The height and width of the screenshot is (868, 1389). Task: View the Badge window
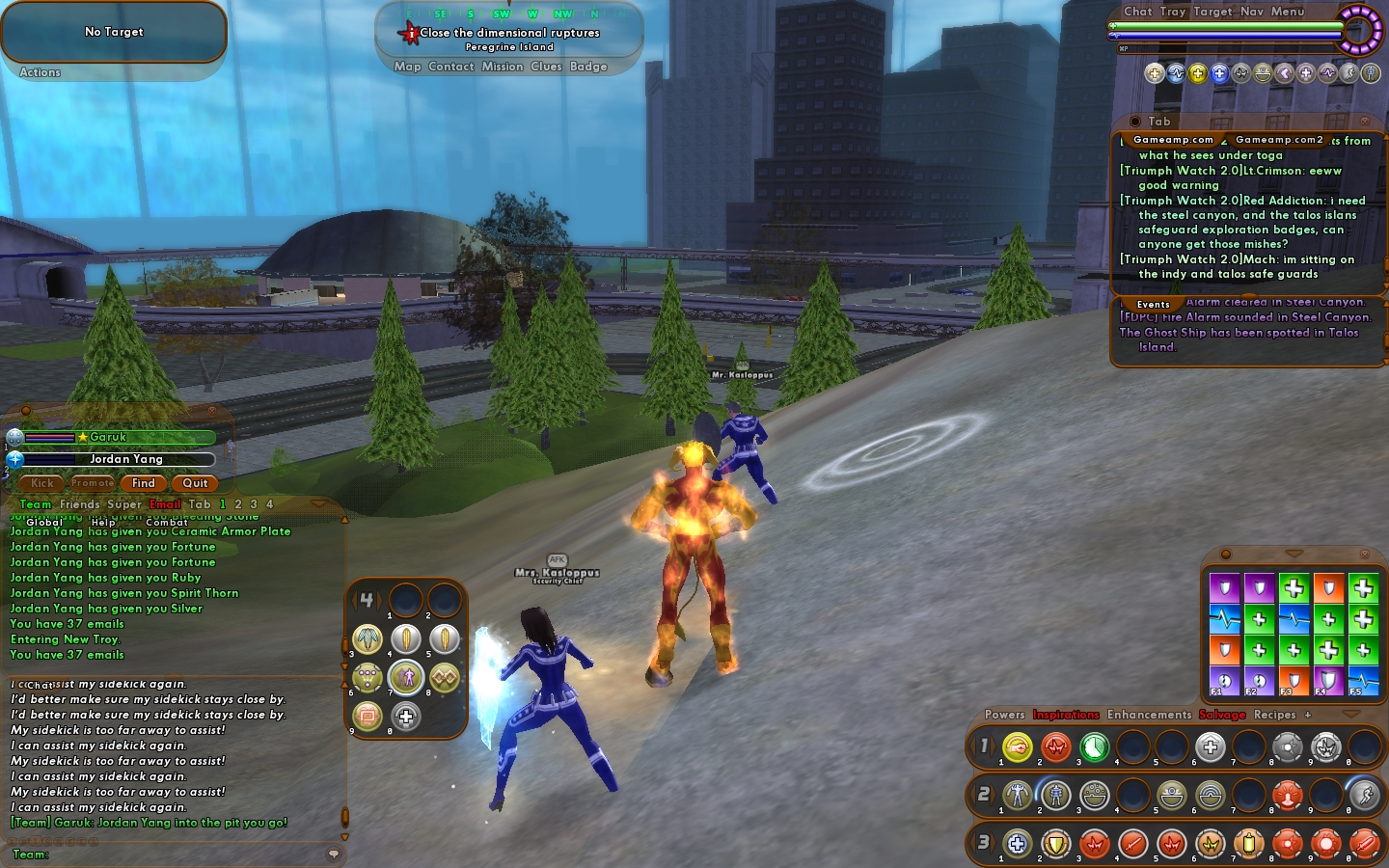tap(588, 67)
